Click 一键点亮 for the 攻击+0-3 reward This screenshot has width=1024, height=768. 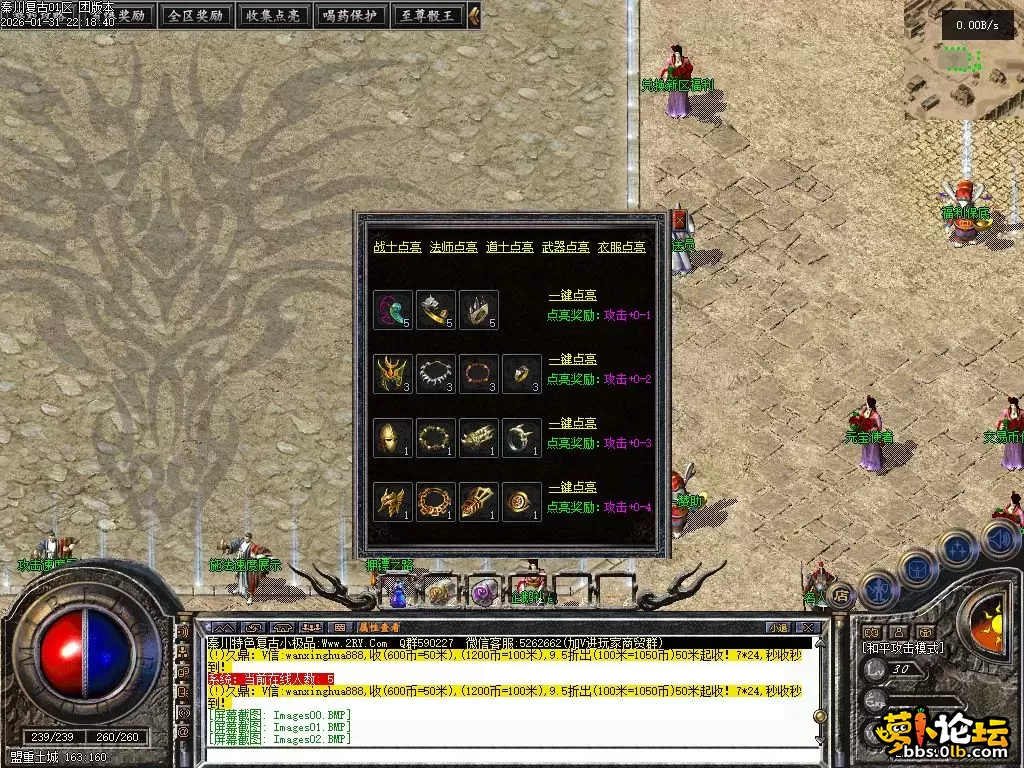(573, 424)
